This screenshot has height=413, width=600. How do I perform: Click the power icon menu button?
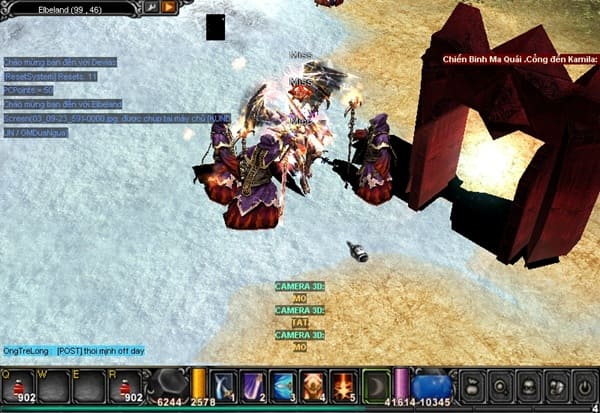click(582, 386)
